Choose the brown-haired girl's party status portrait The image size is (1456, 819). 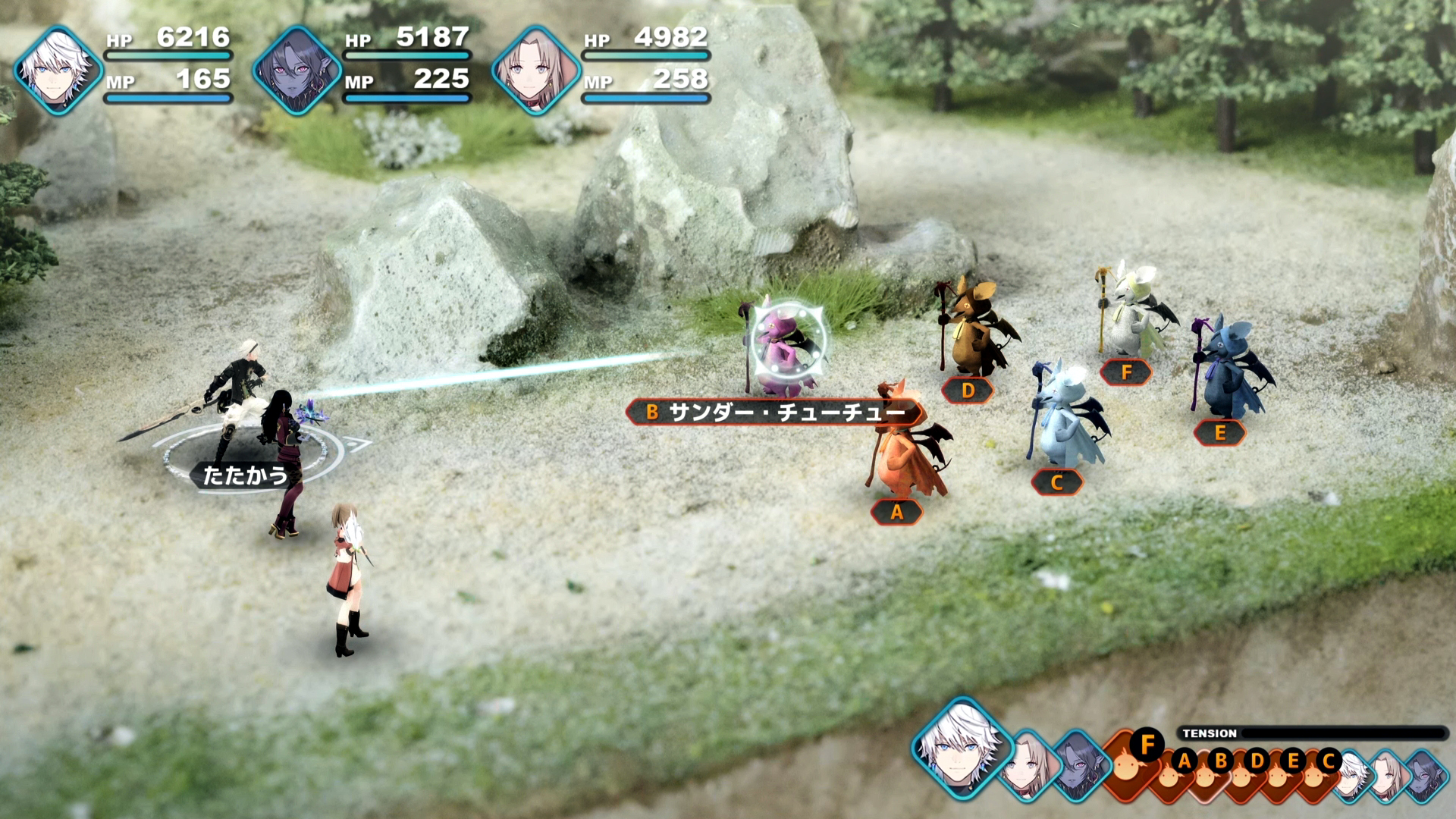click(535, 70)
